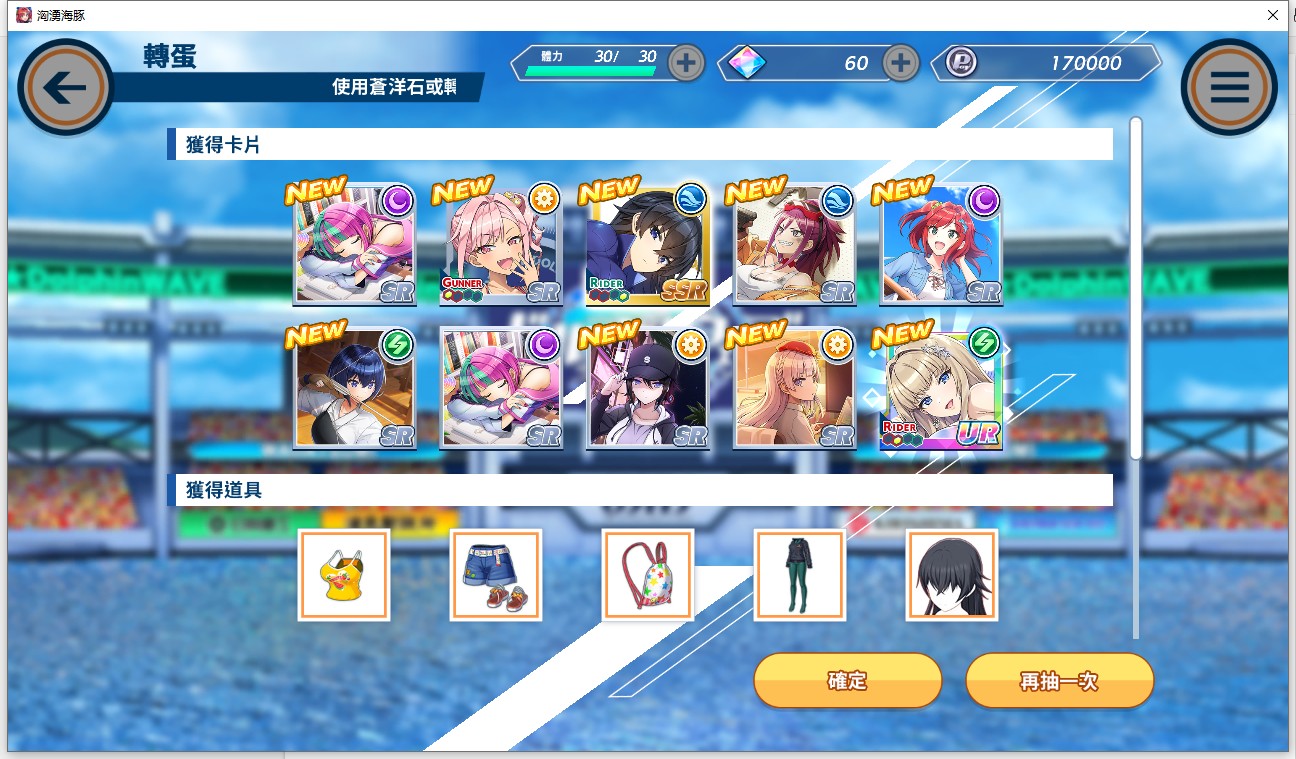Select the pink-haired SR Gunner card
This screenshot has width=1296, height=759.
coord(501,245)
